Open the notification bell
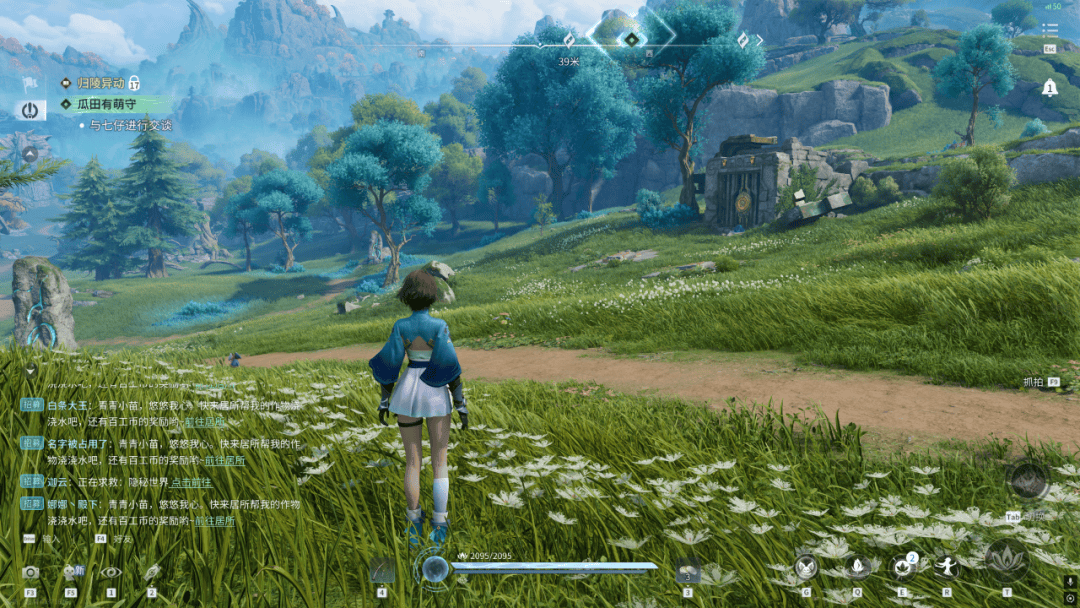Screen dimensions: 1080x608 (x=1049, y=88)
